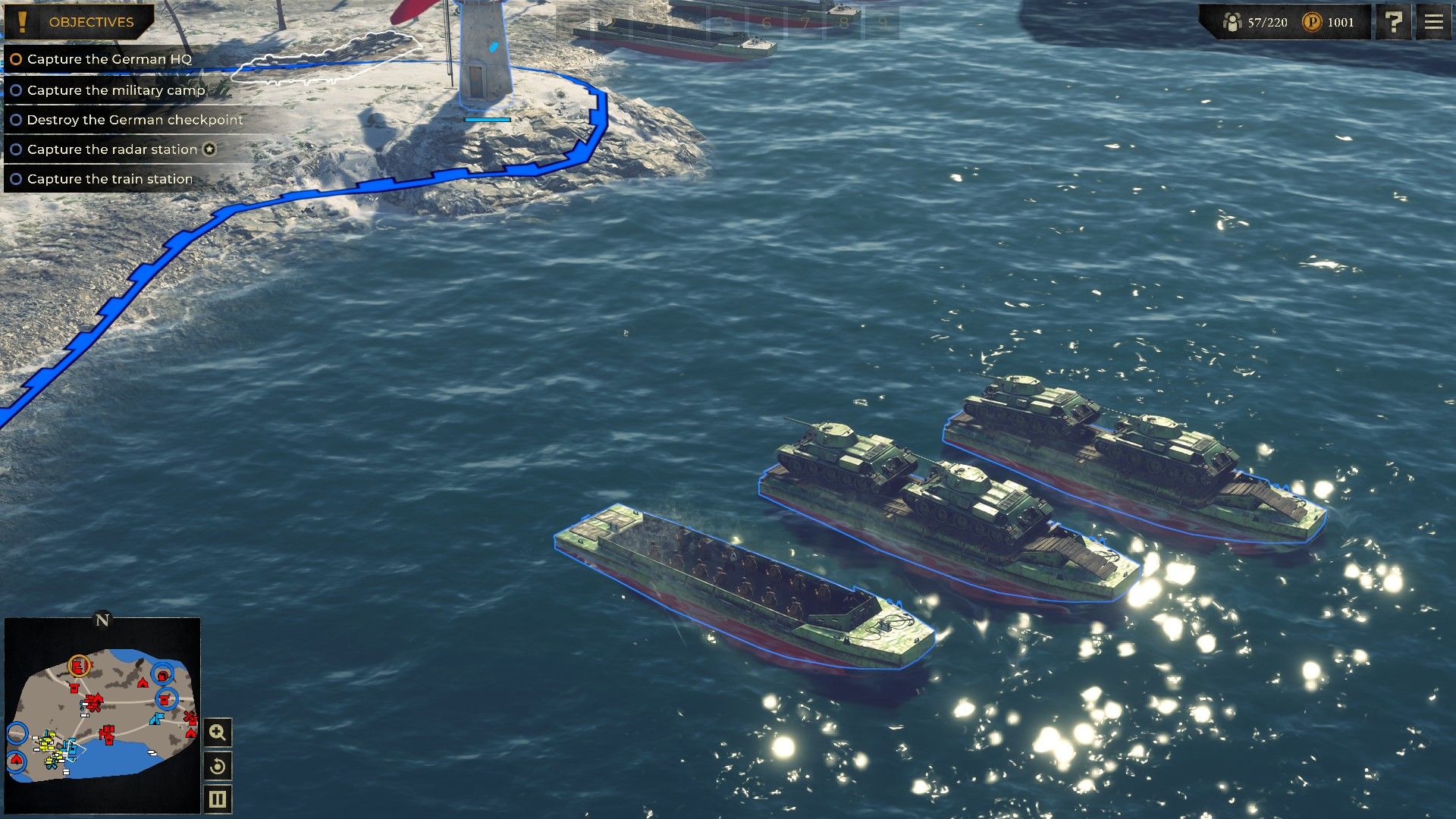Choose the Destroy the German checkpoint objective
1456x819 pixels.
tap(134, 120)
